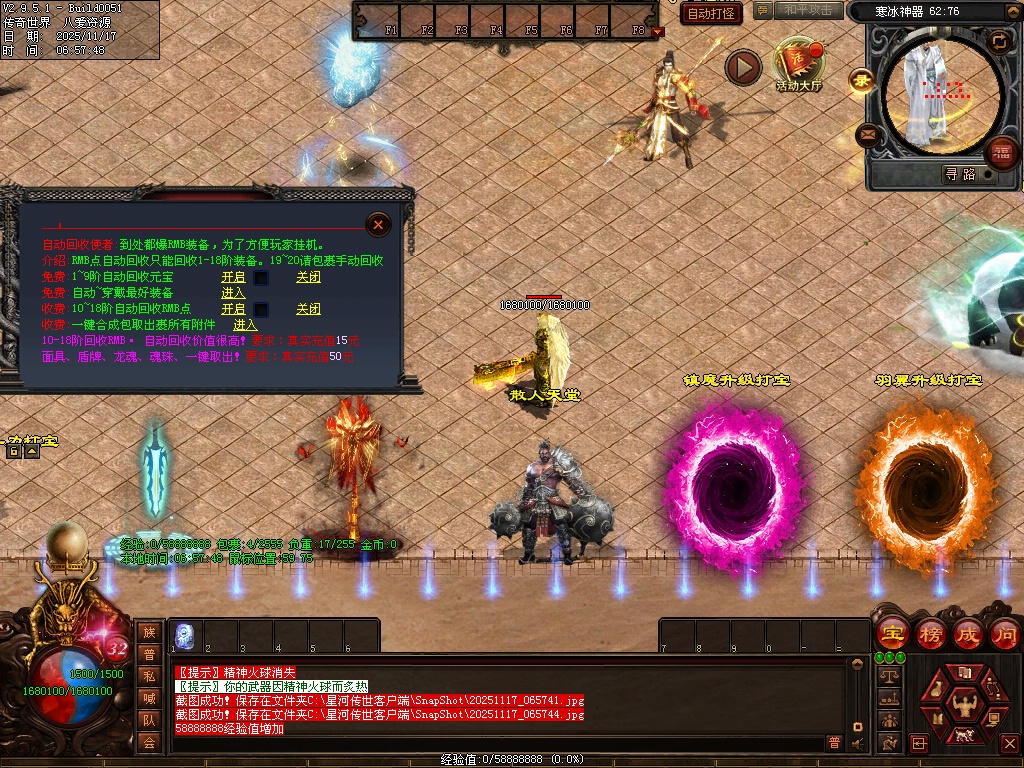Enable 1-9 tier auto-recycle via 开启
1024x768 pixels.
click(233, 277)
